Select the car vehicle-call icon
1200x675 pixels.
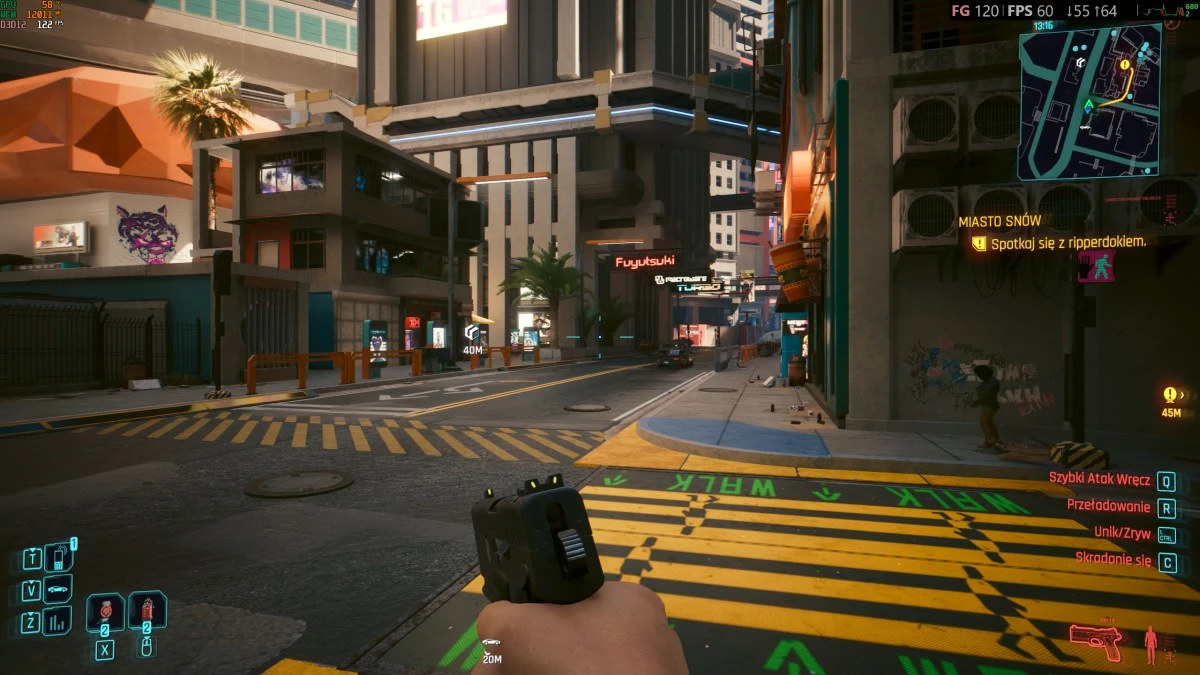[x=58, y=589]
